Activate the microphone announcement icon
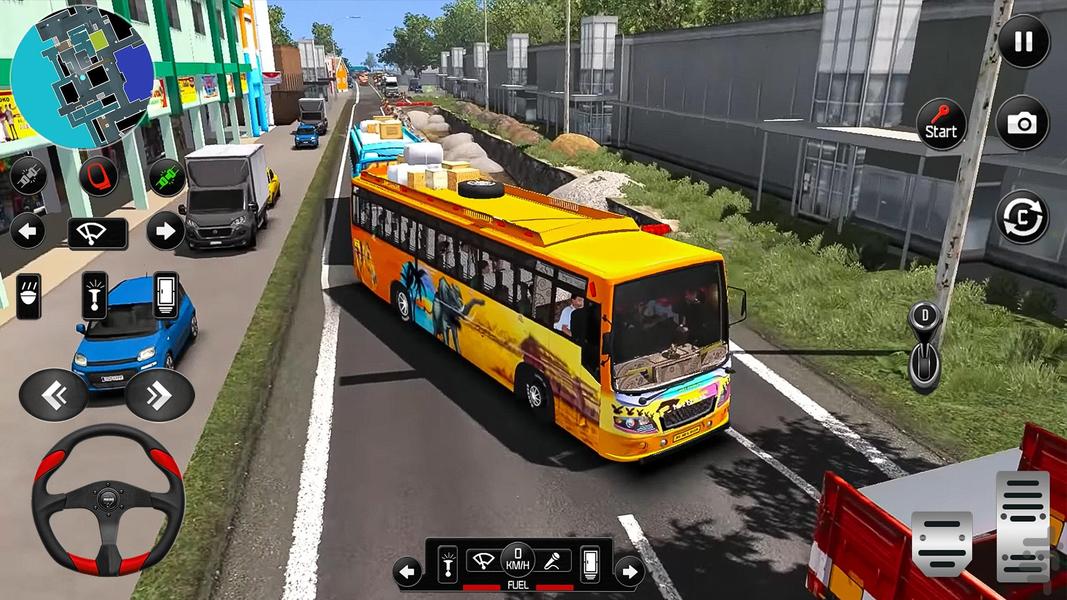Viewport: 1067px width, 600px height. (x=551, y=564)
